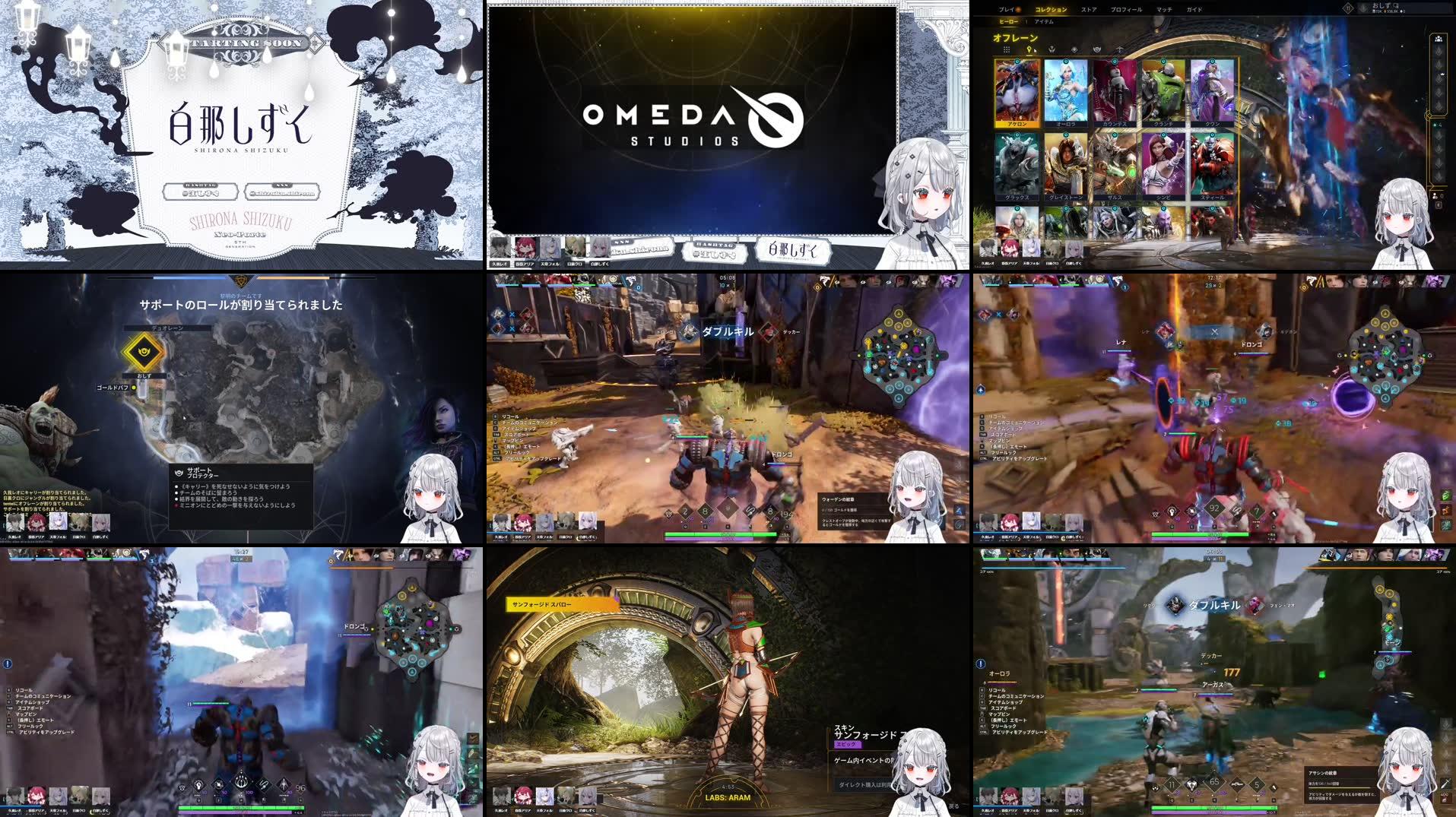Viewport: 1456px width, 817px height.
Task: Click the hexagonal level badge near the player name
Action: [1348, 8]
